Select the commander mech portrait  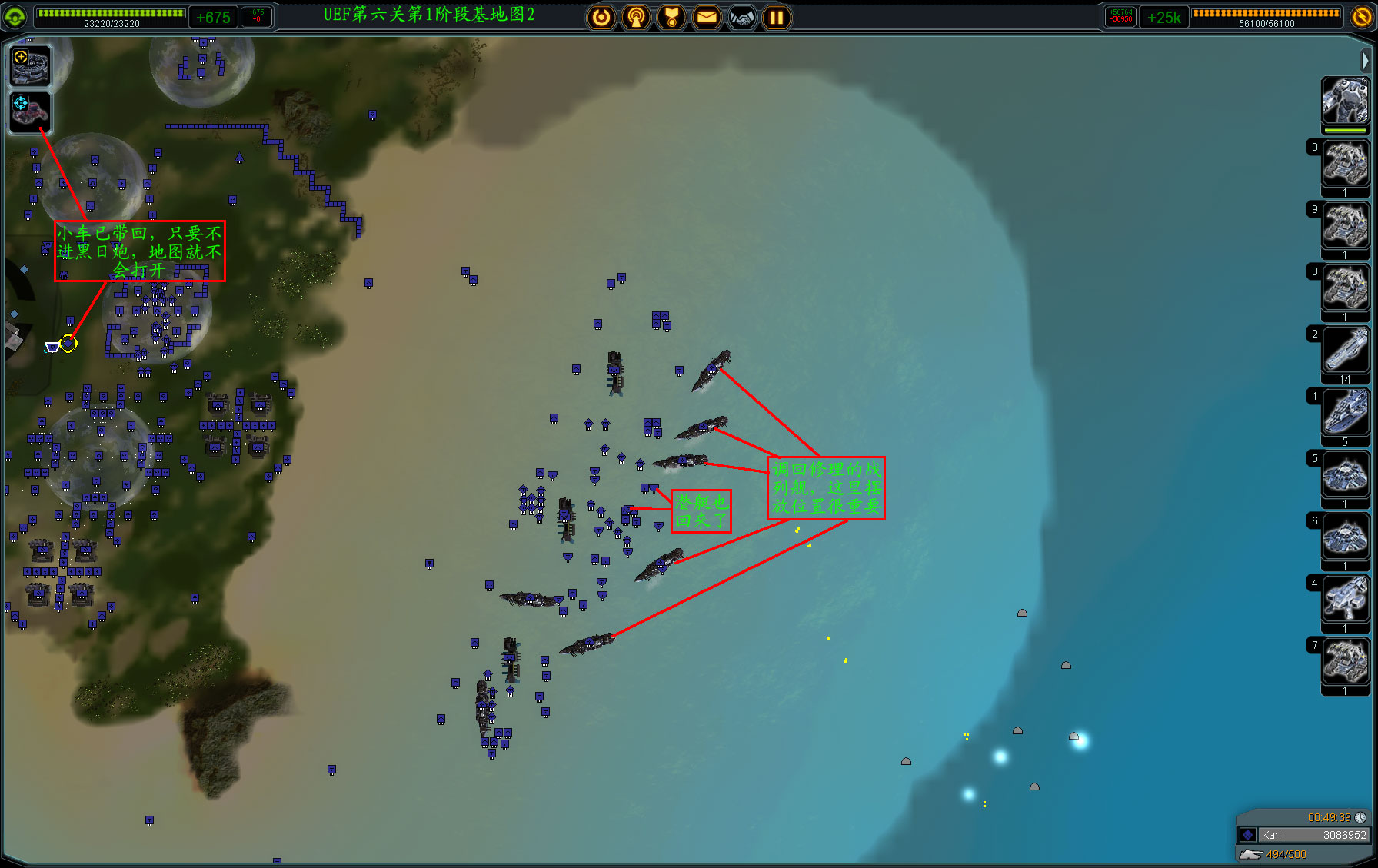pyautogui.click(x=1345, y=101)
